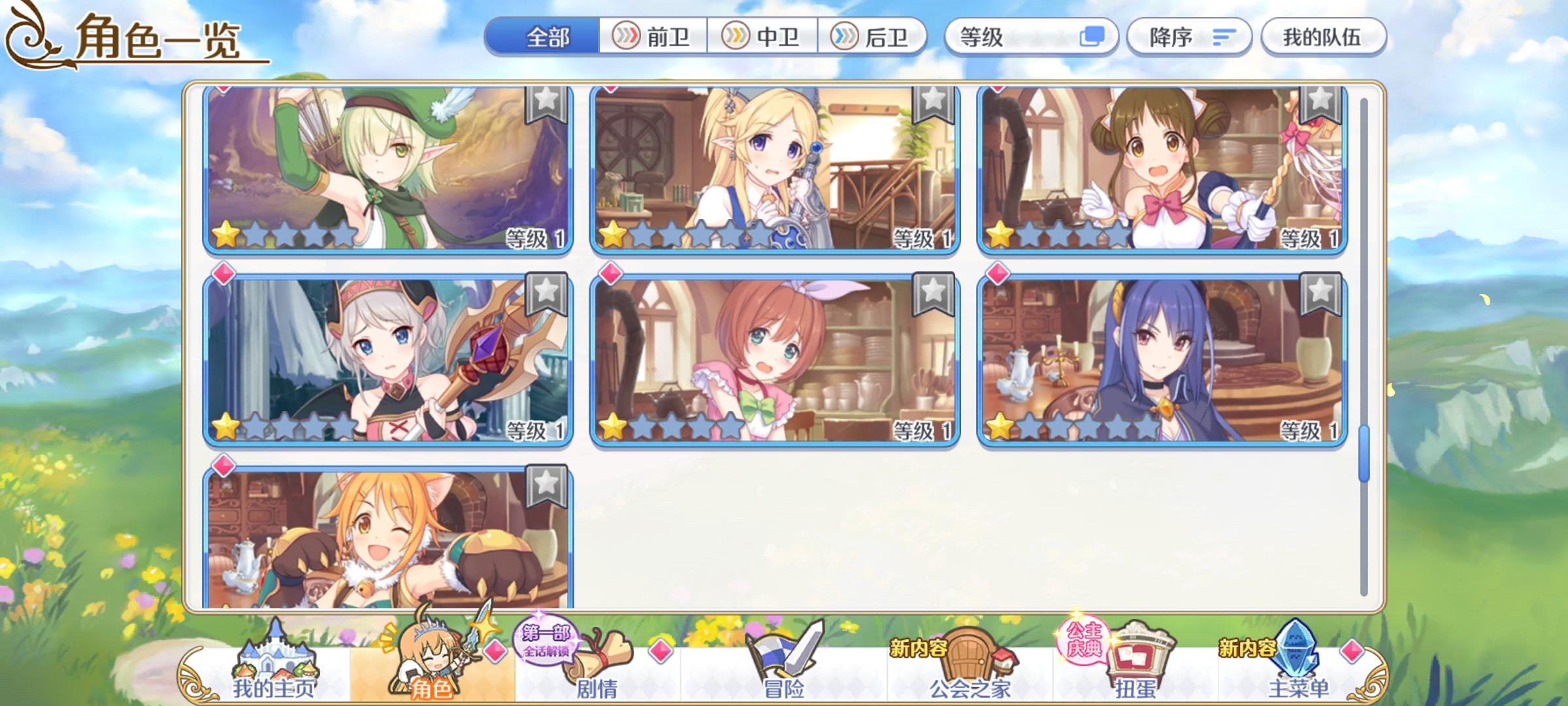Select the 全部 filter option
The height and width of the screenshot is (706, 1568).
(x=547, y=37)
